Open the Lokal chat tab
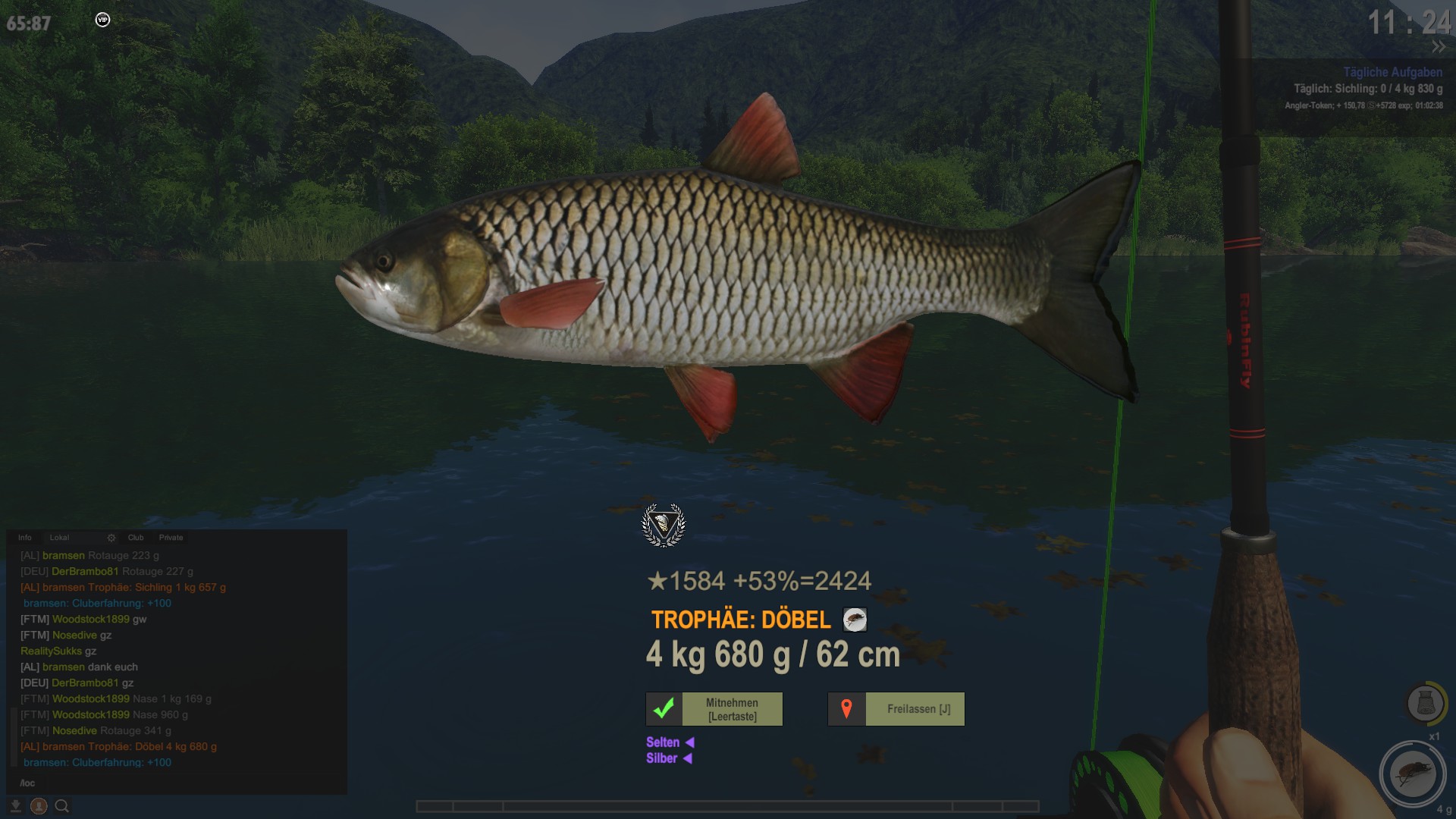Viewport: 1456px width, 819px height. tap(59, 538)
